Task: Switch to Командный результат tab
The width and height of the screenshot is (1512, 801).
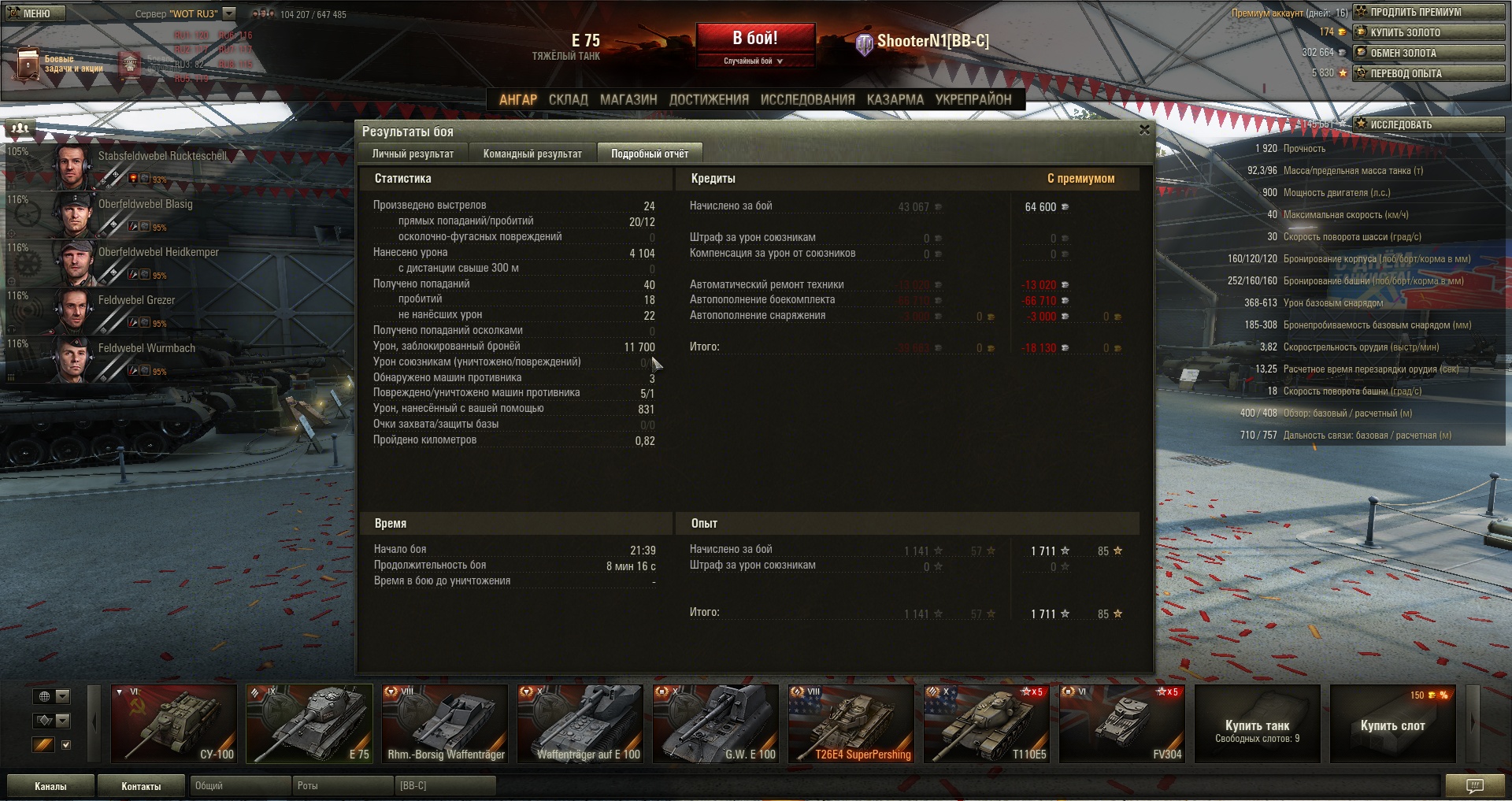Action: [532, 154]
